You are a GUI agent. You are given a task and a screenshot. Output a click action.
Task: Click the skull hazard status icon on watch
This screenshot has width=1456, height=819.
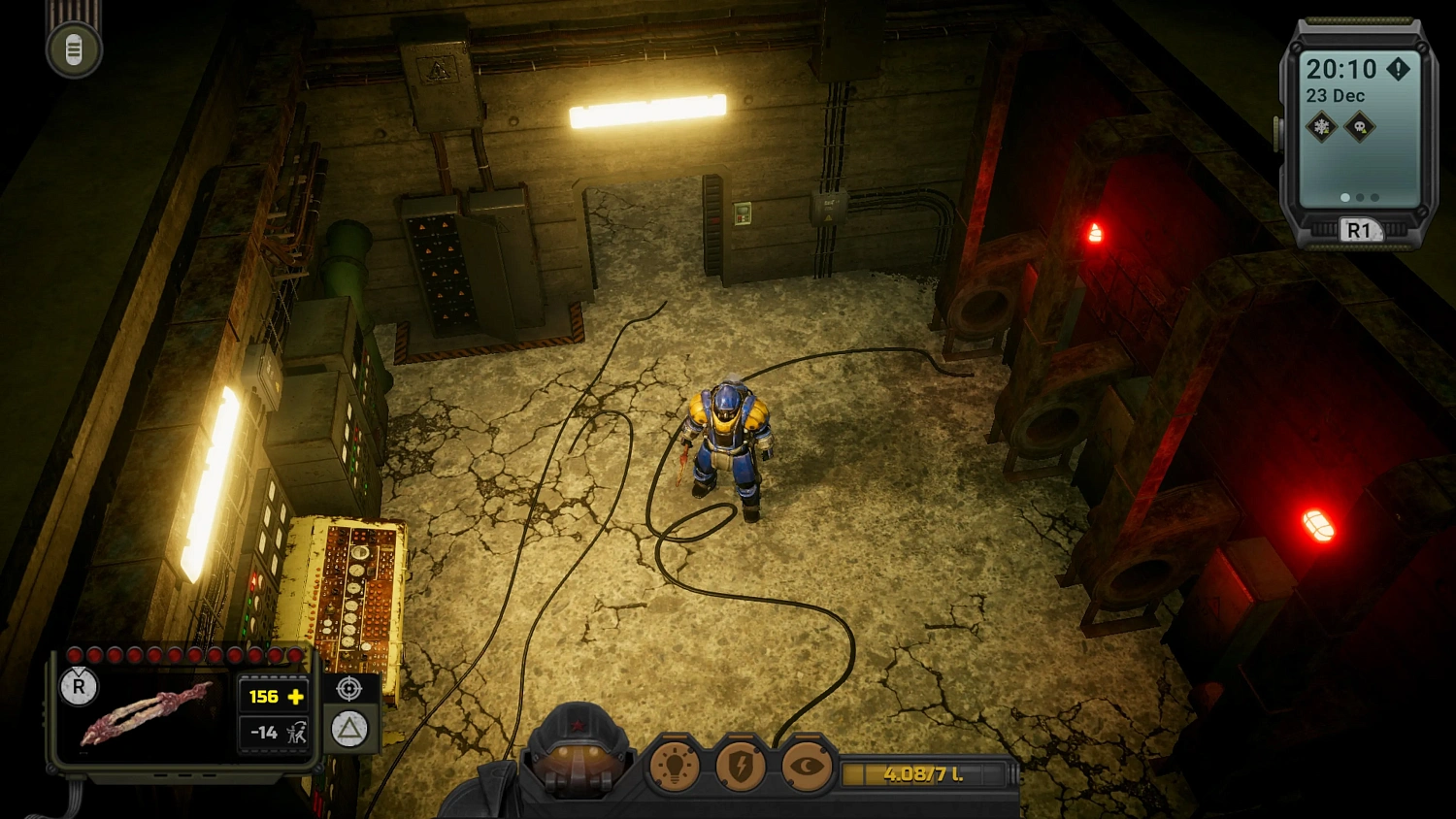[x=1360, y=125]
